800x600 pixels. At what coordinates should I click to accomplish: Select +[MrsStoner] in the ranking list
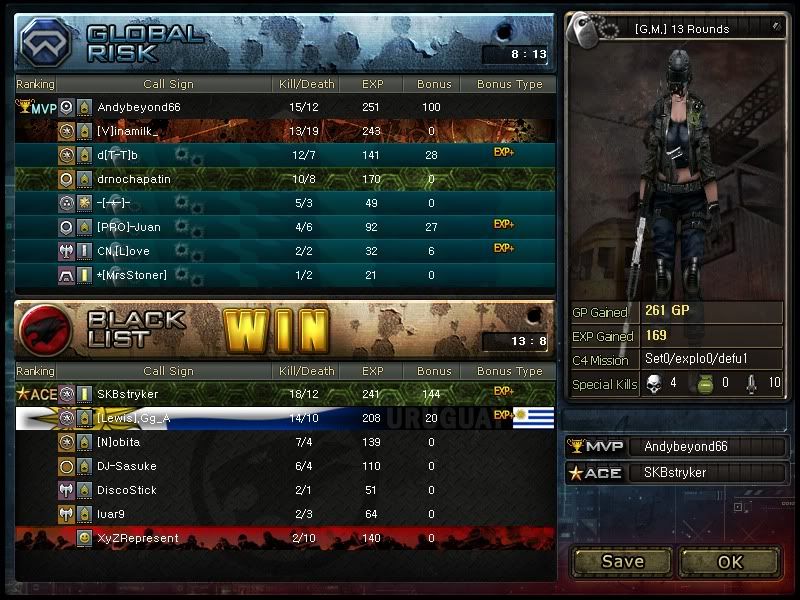tap(285, 275)
